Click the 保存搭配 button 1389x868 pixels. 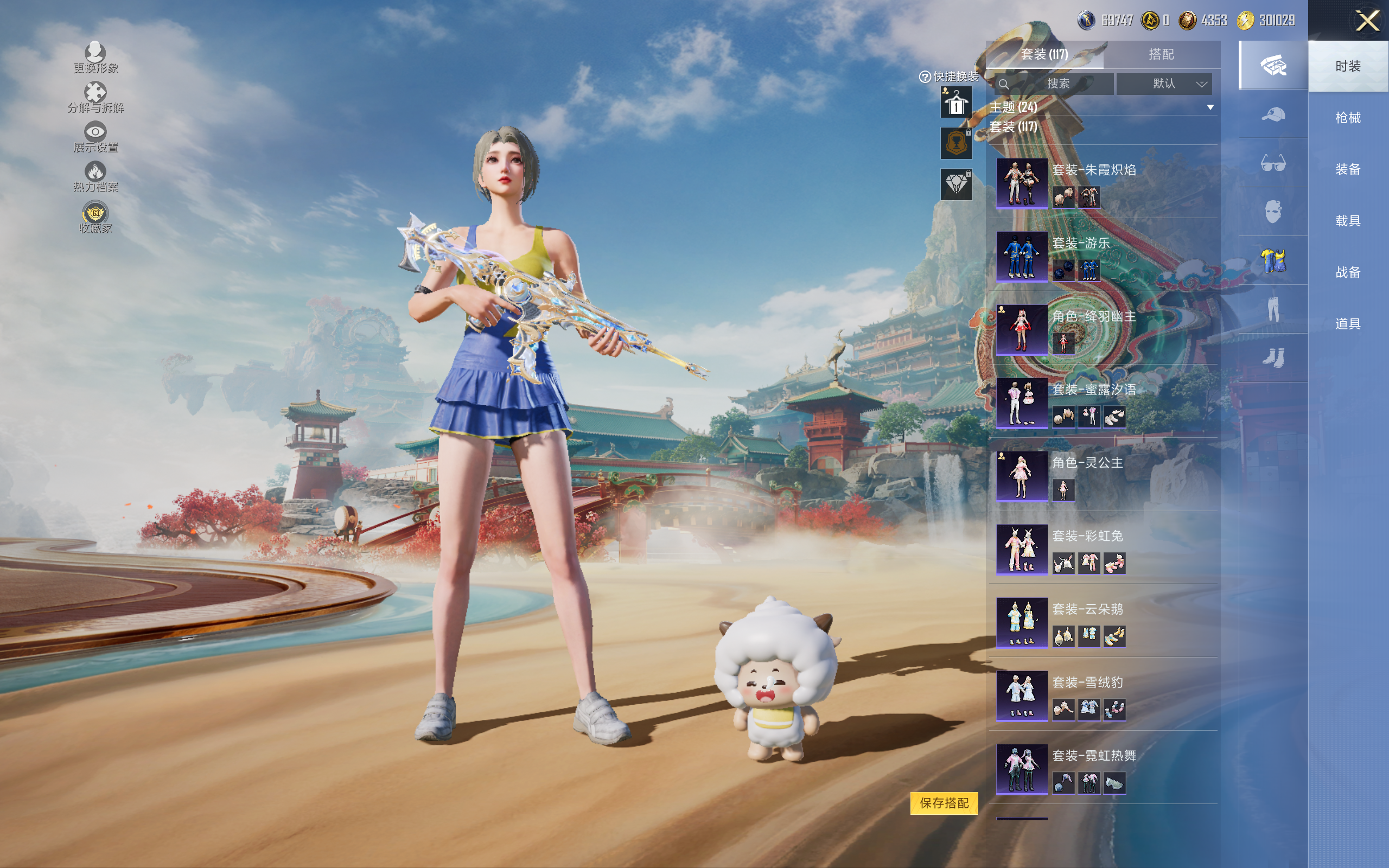click(x=944, y=802)
